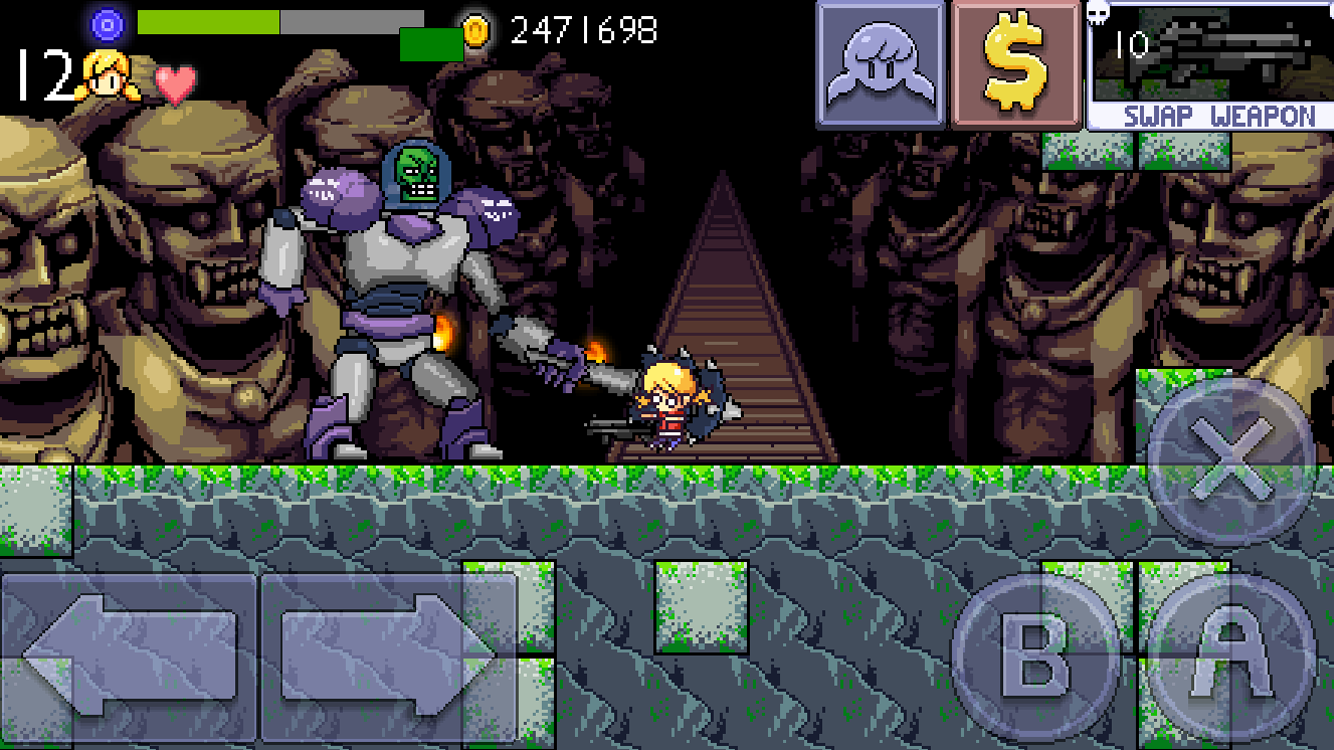Tap the left arrow movement button
The width and height of the screenshot is (1334, 750).
[x=129, y=656]
